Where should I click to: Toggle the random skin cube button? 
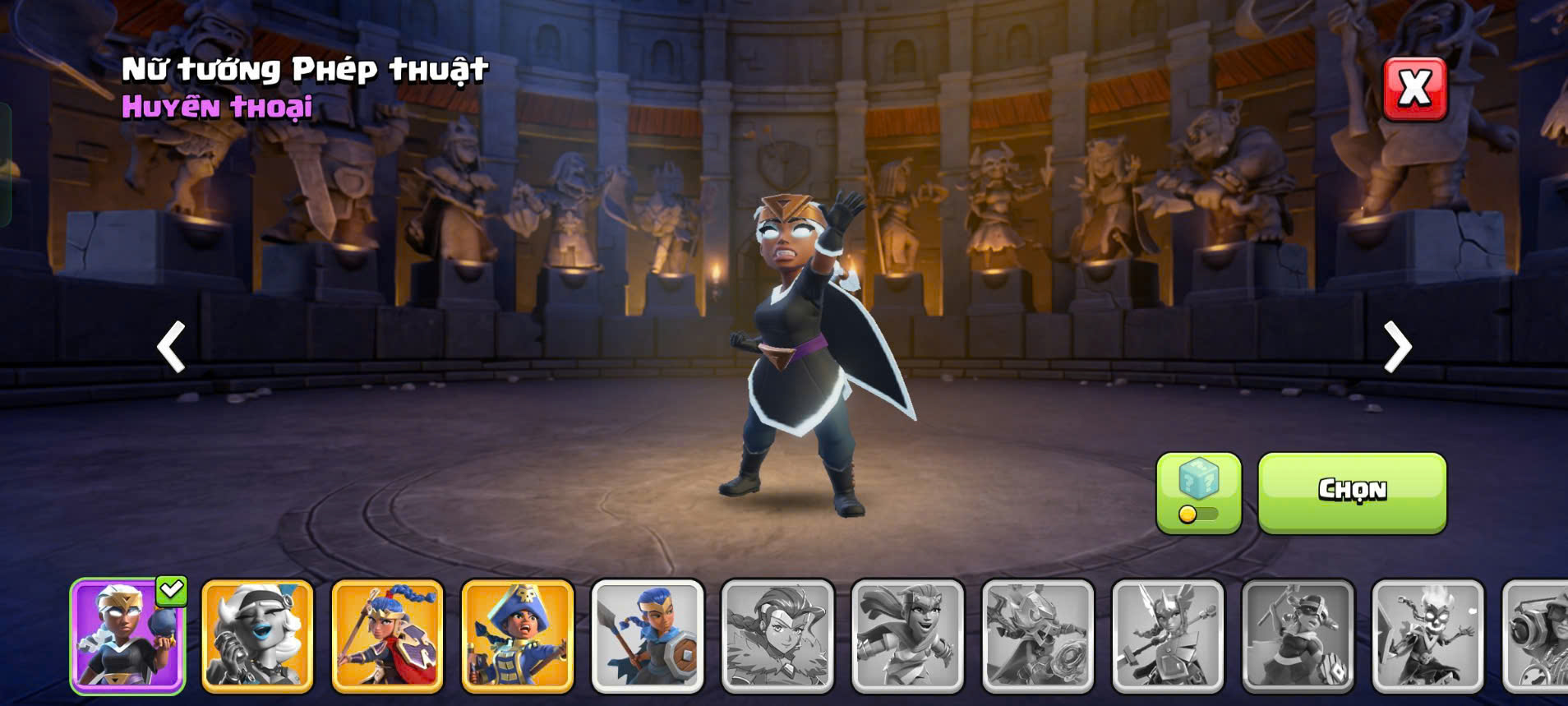coord(1198,492)
